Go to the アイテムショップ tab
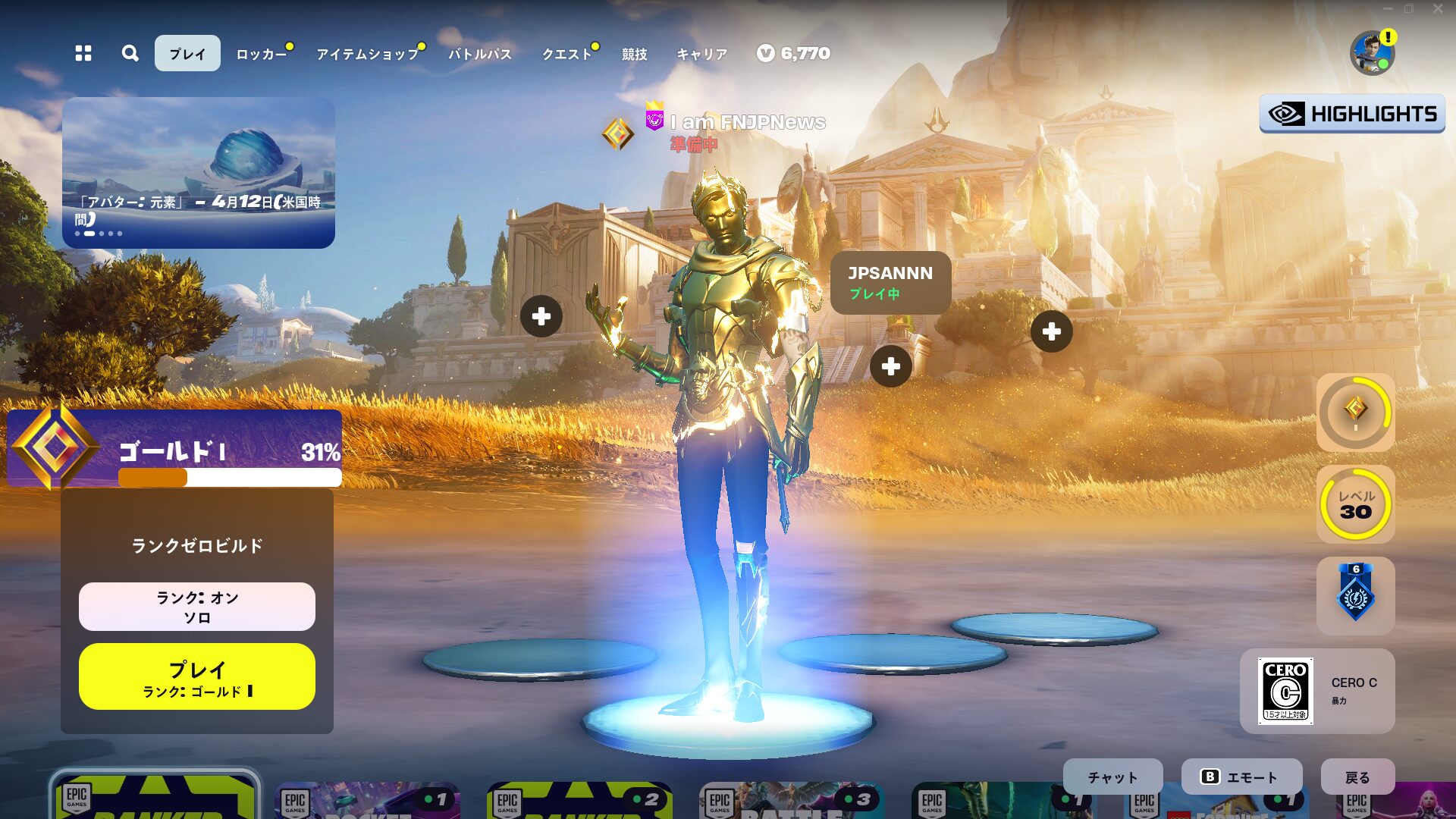Image resolution: width=1456 pixels, height=819 pixels. [x=368, y=54]
